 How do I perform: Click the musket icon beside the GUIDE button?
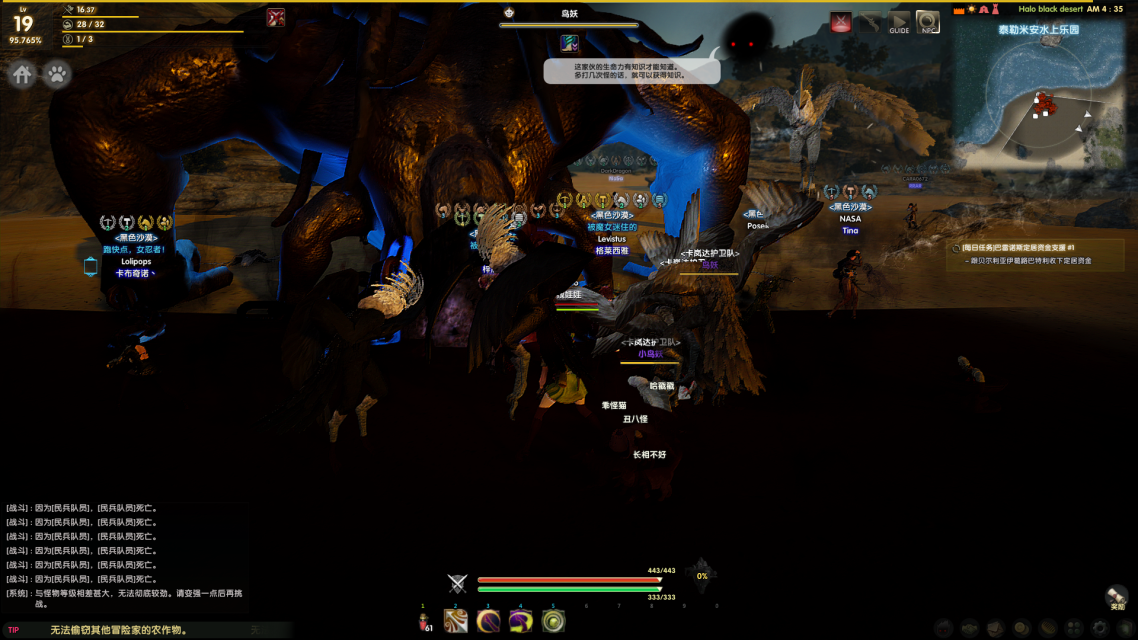click(x=869, y=22)
